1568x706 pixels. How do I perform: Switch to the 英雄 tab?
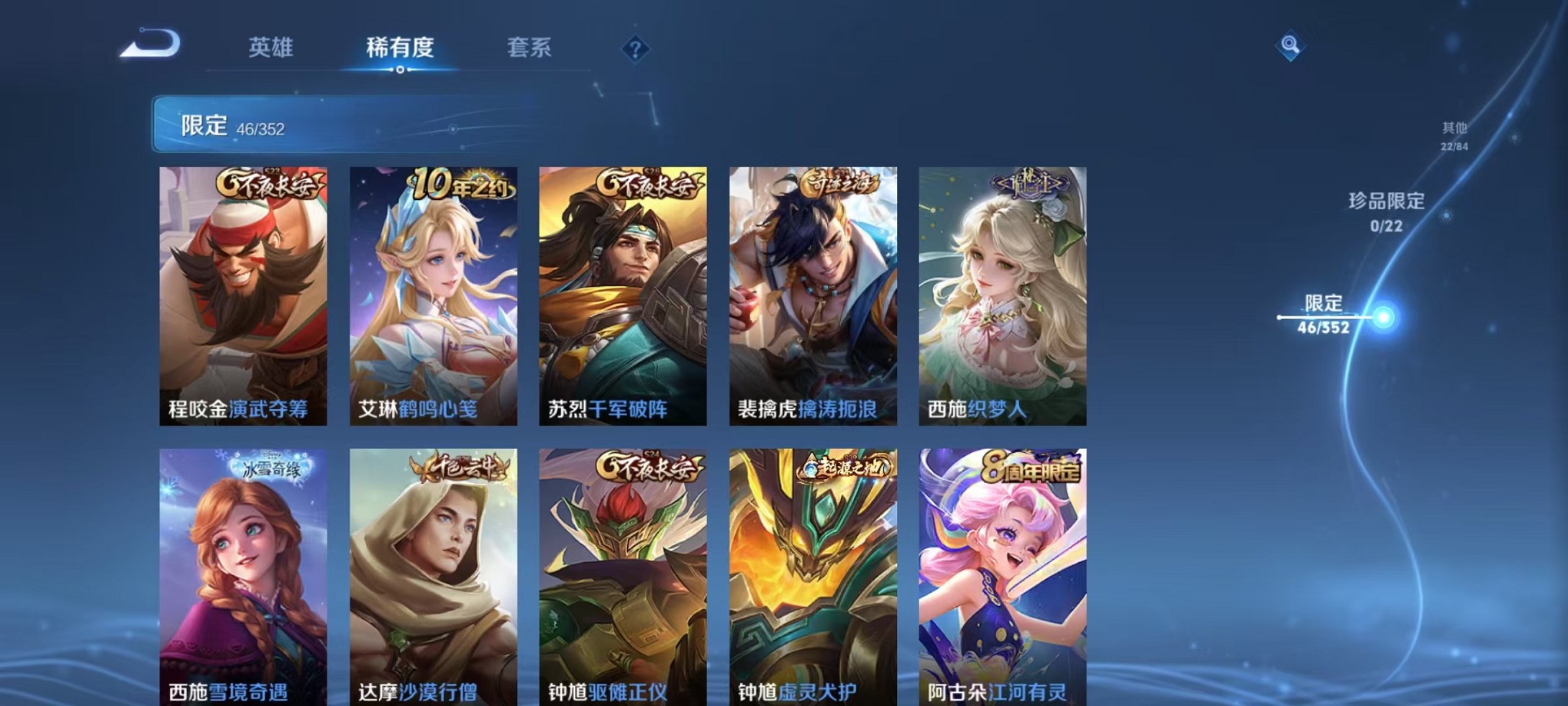271,48
